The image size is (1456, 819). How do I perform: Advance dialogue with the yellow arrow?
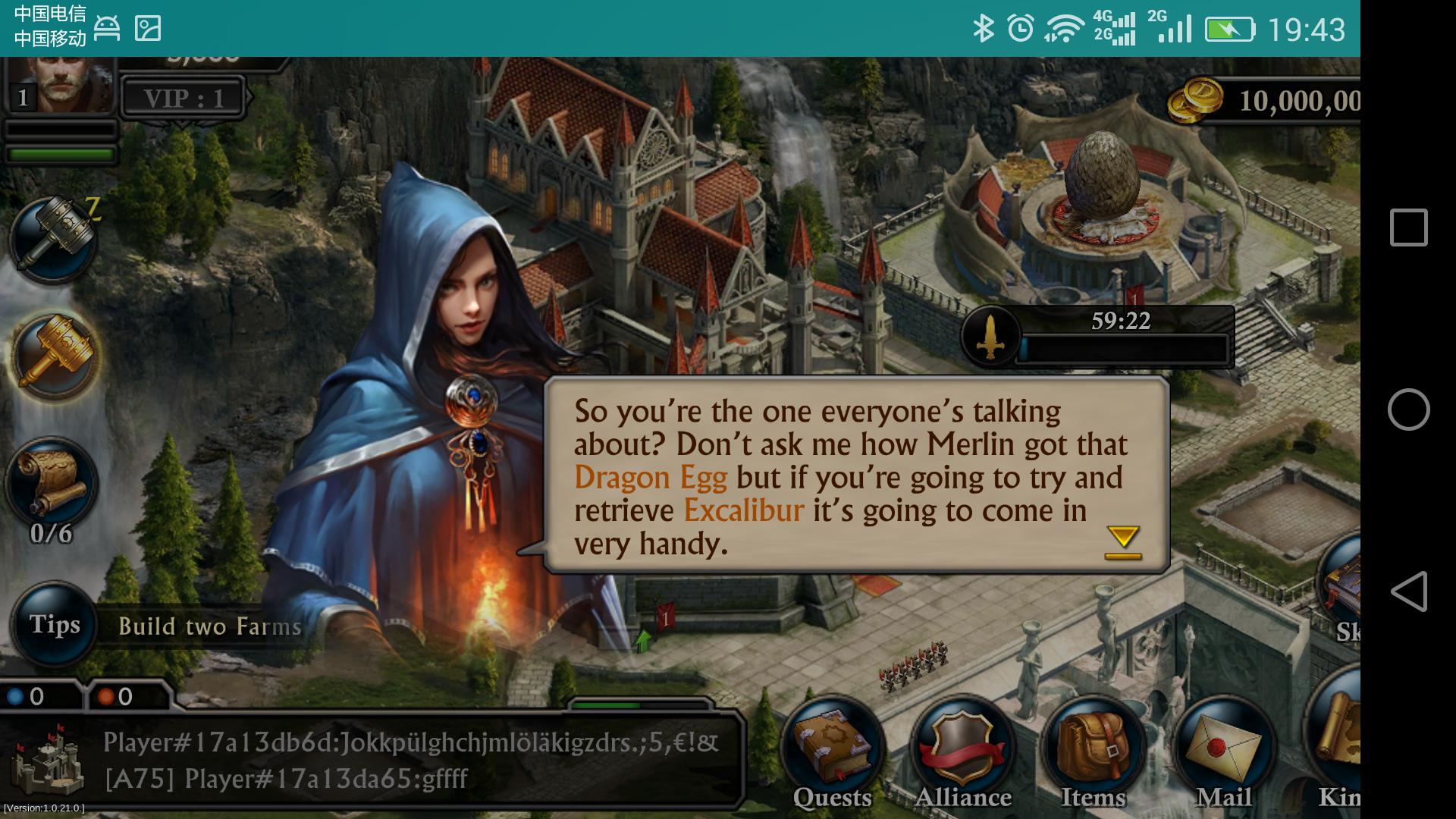point(1122,542)
